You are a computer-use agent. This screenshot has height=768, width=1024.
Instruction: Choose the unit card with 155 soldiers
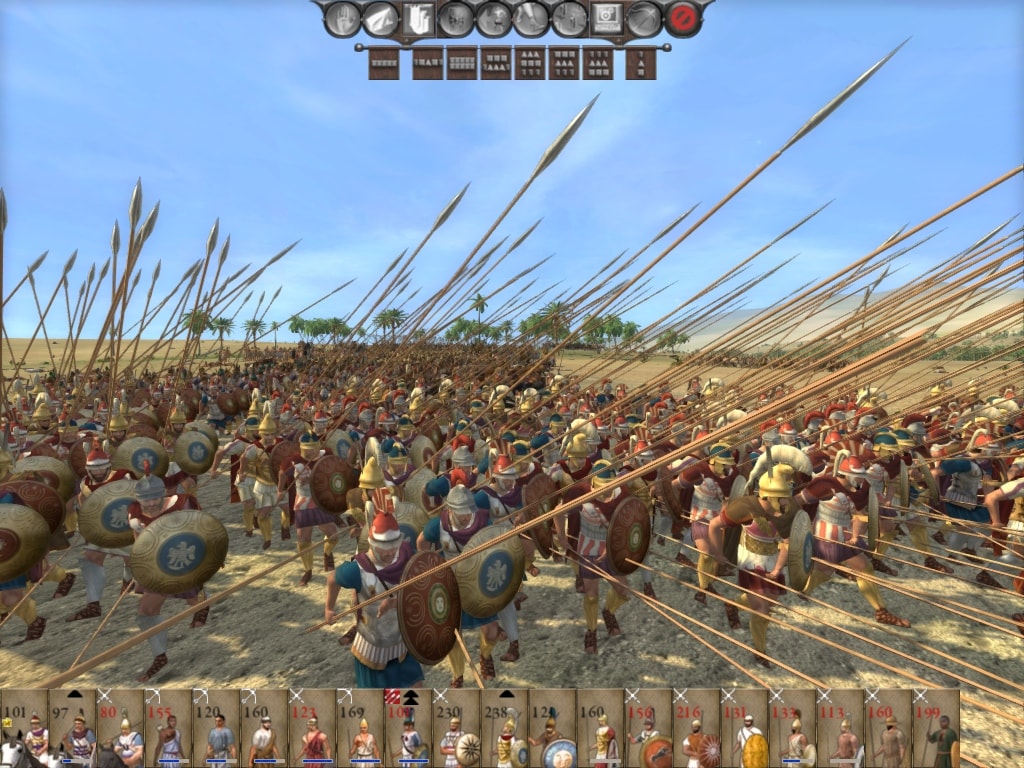[x=168, y=728]
